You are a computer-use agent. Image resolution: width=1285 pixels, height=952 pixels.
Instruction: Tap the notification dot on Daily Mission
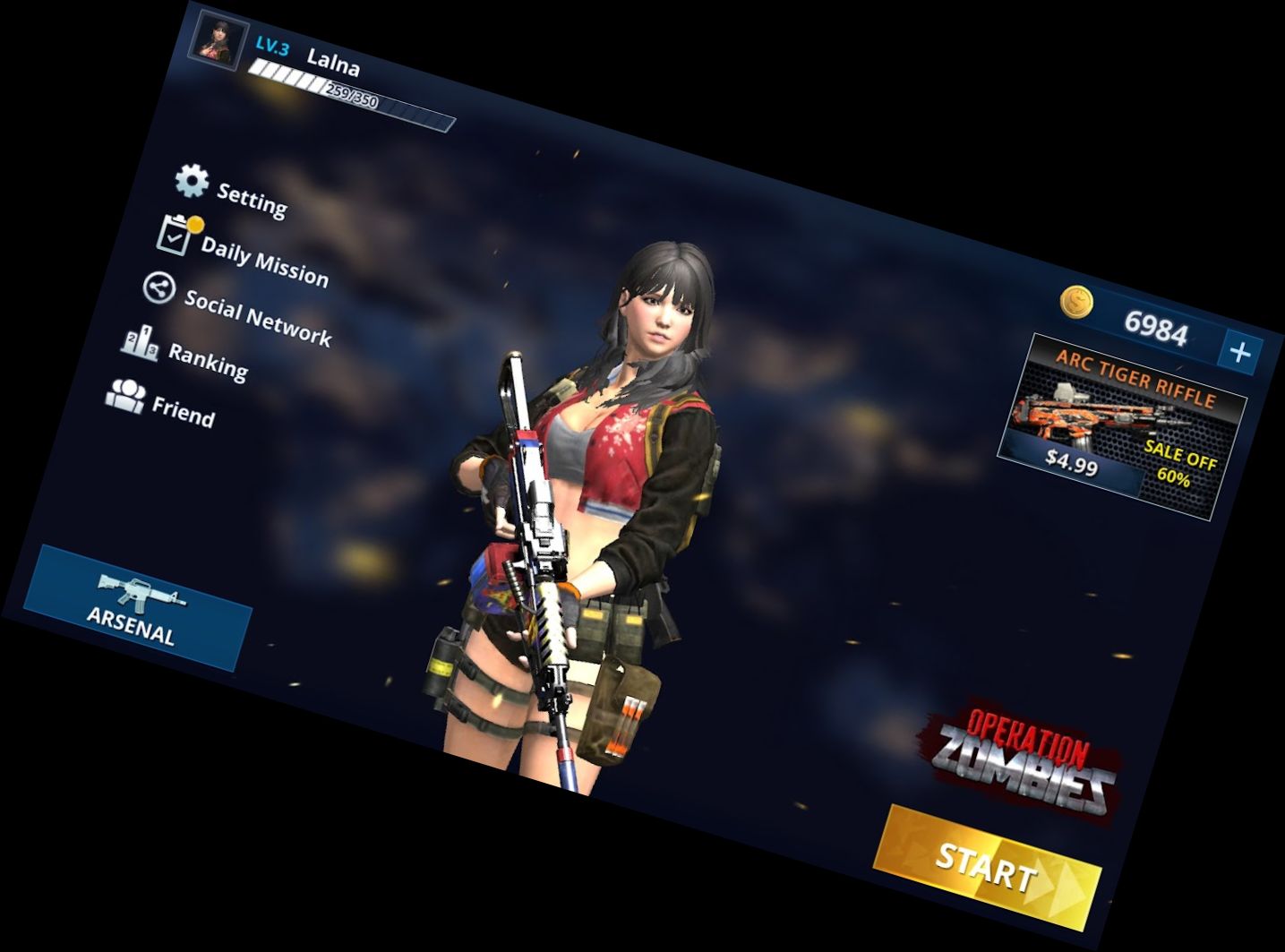pyautogui.click(x=198, y=222)
